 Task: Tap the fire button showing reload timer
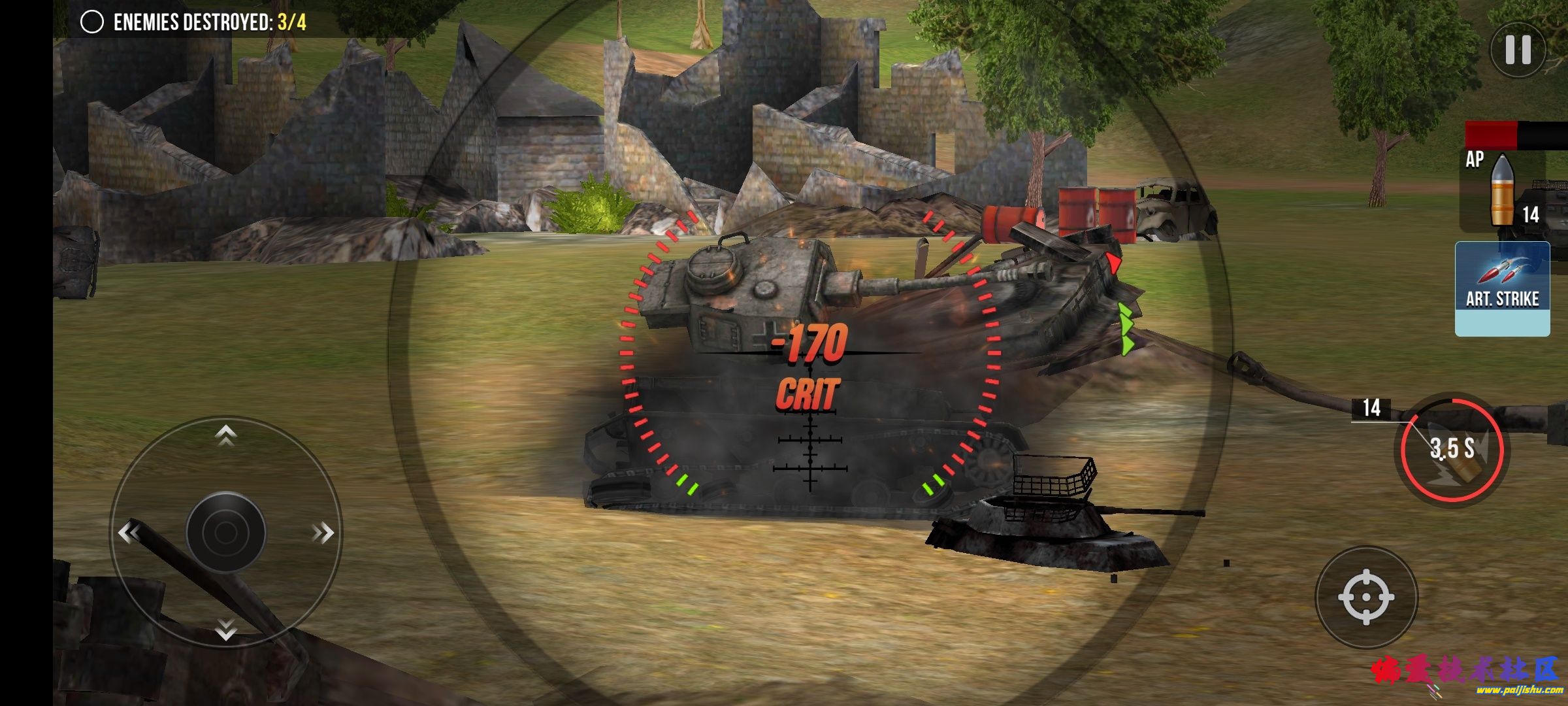point(1451,449)
